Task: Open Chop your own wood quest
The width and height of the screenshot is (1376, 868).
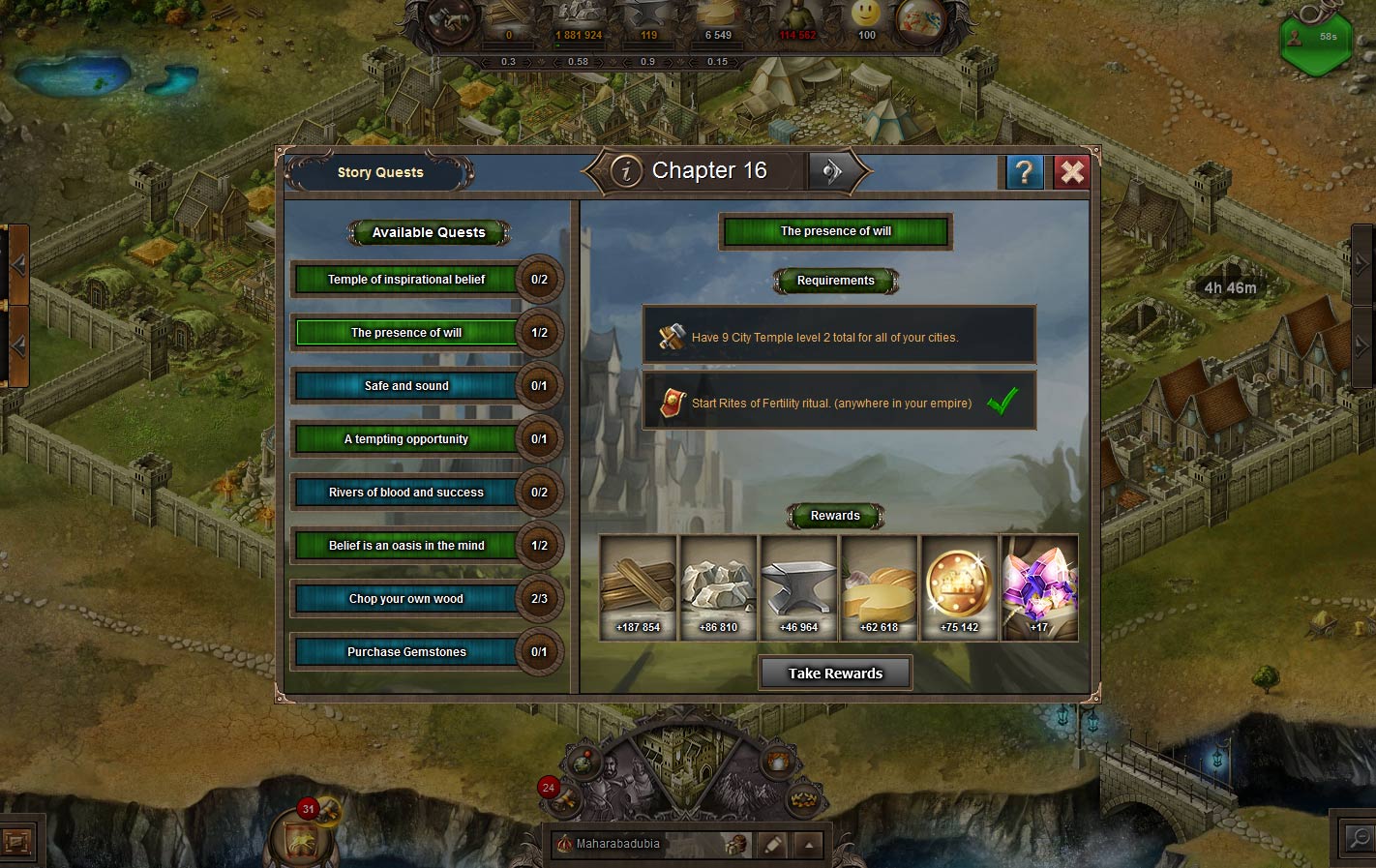Action: point(406,599)
